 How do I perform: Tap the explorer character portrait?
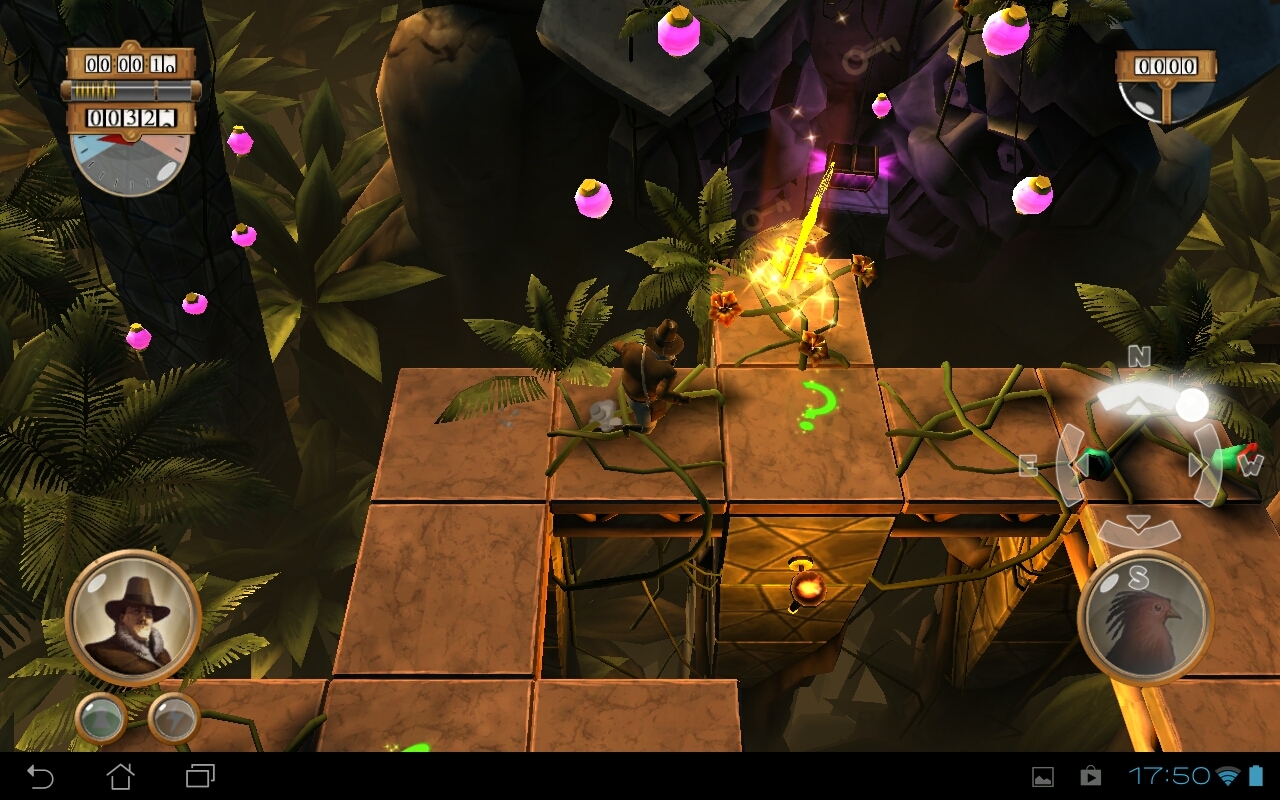[x=133, y=618]
